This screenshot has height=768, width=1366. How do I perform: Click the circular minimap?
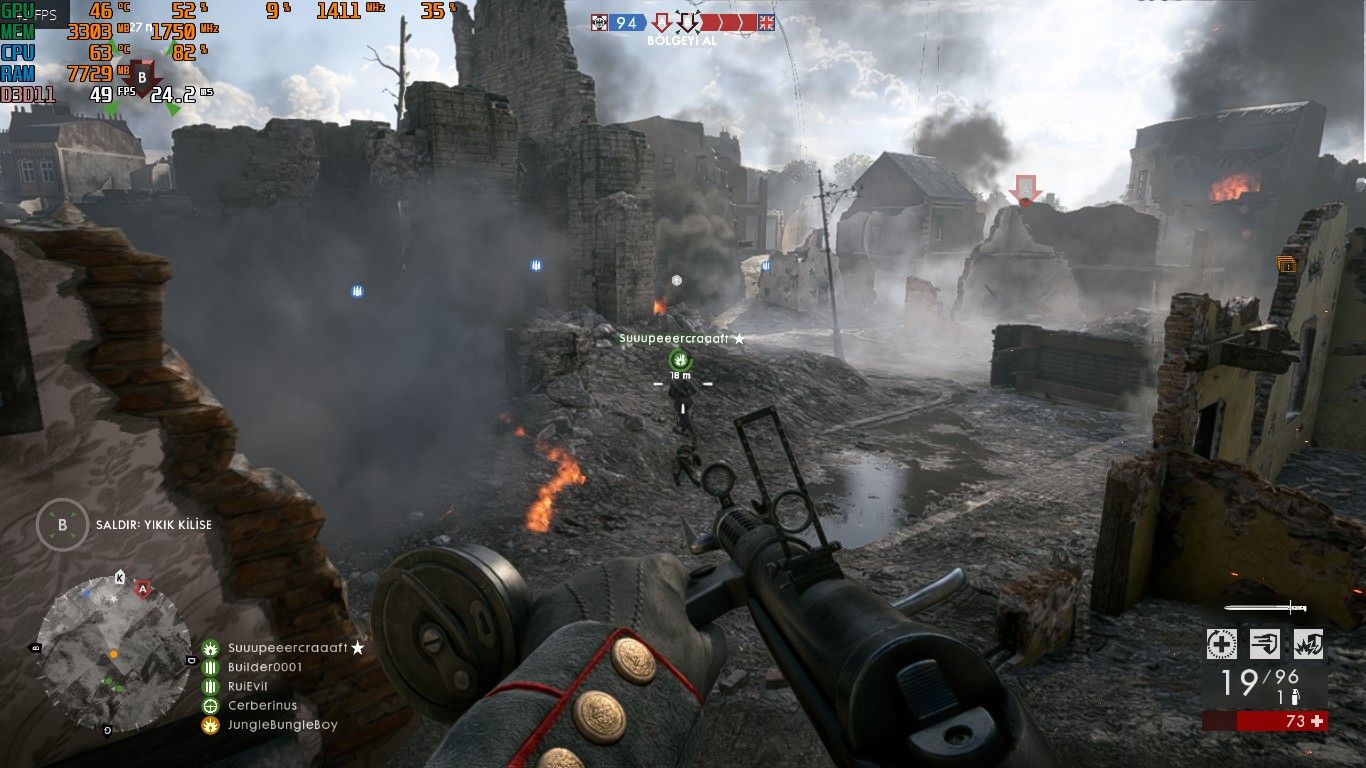[x=112, y=653]
